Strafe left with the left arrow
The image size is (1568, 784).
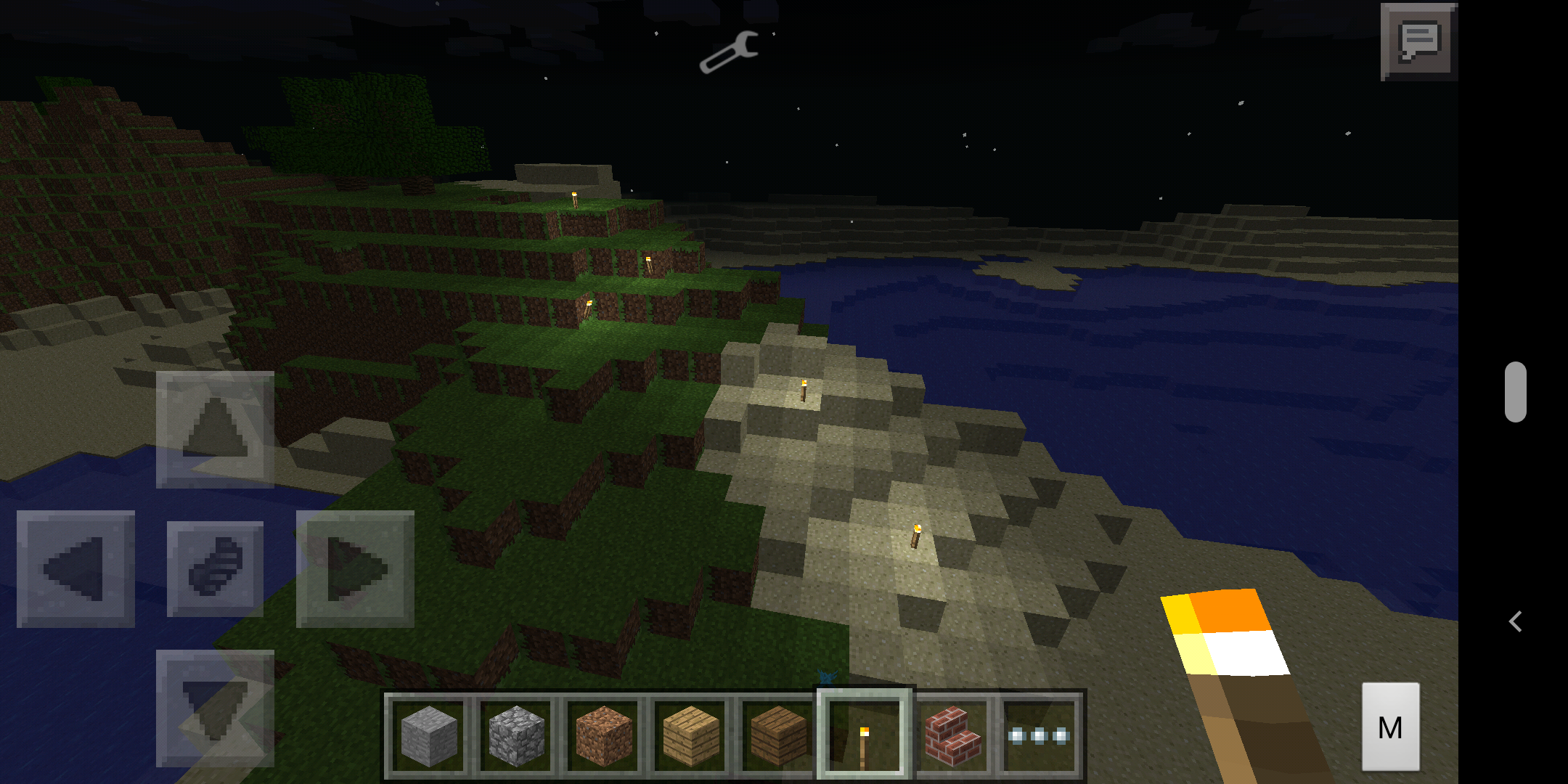pos(75,569)
